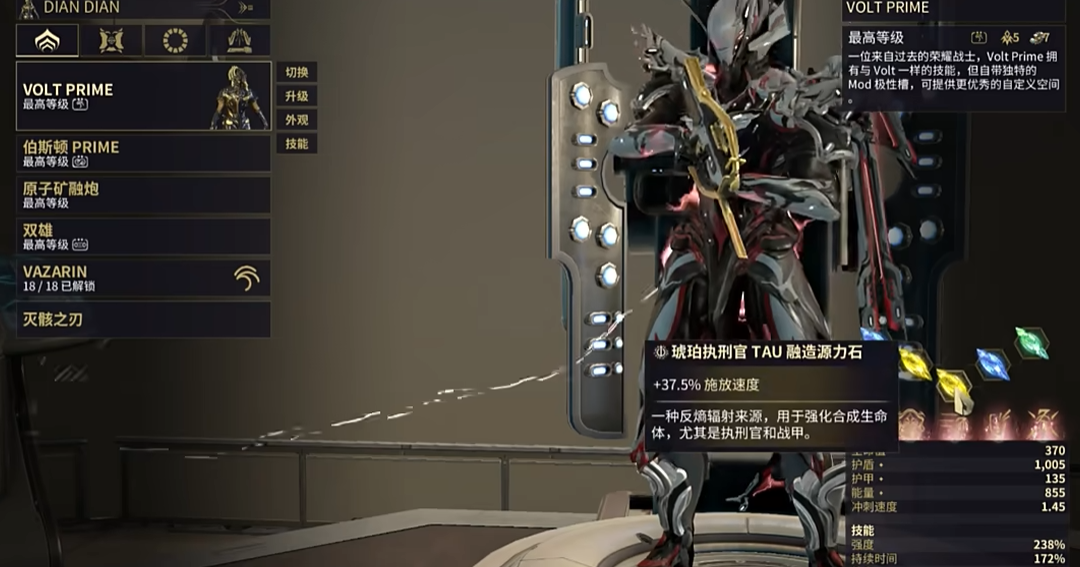Viewport: 1080px width, 567px height.
Task: Open the 升级 (upgrade) screen
Action: point(297,96)
